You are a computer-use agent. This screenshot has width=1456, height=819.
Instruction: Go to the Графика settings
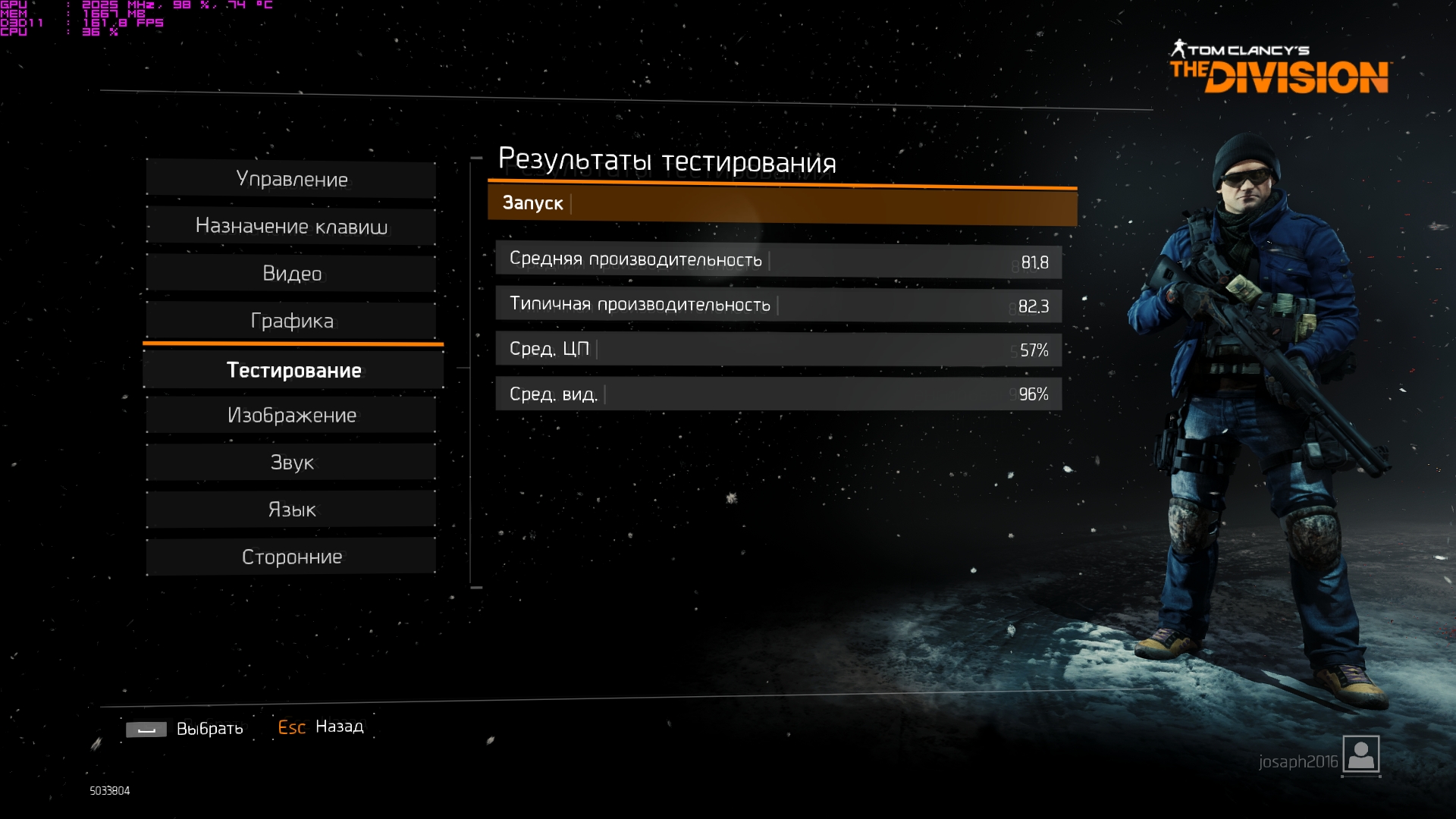291,321
